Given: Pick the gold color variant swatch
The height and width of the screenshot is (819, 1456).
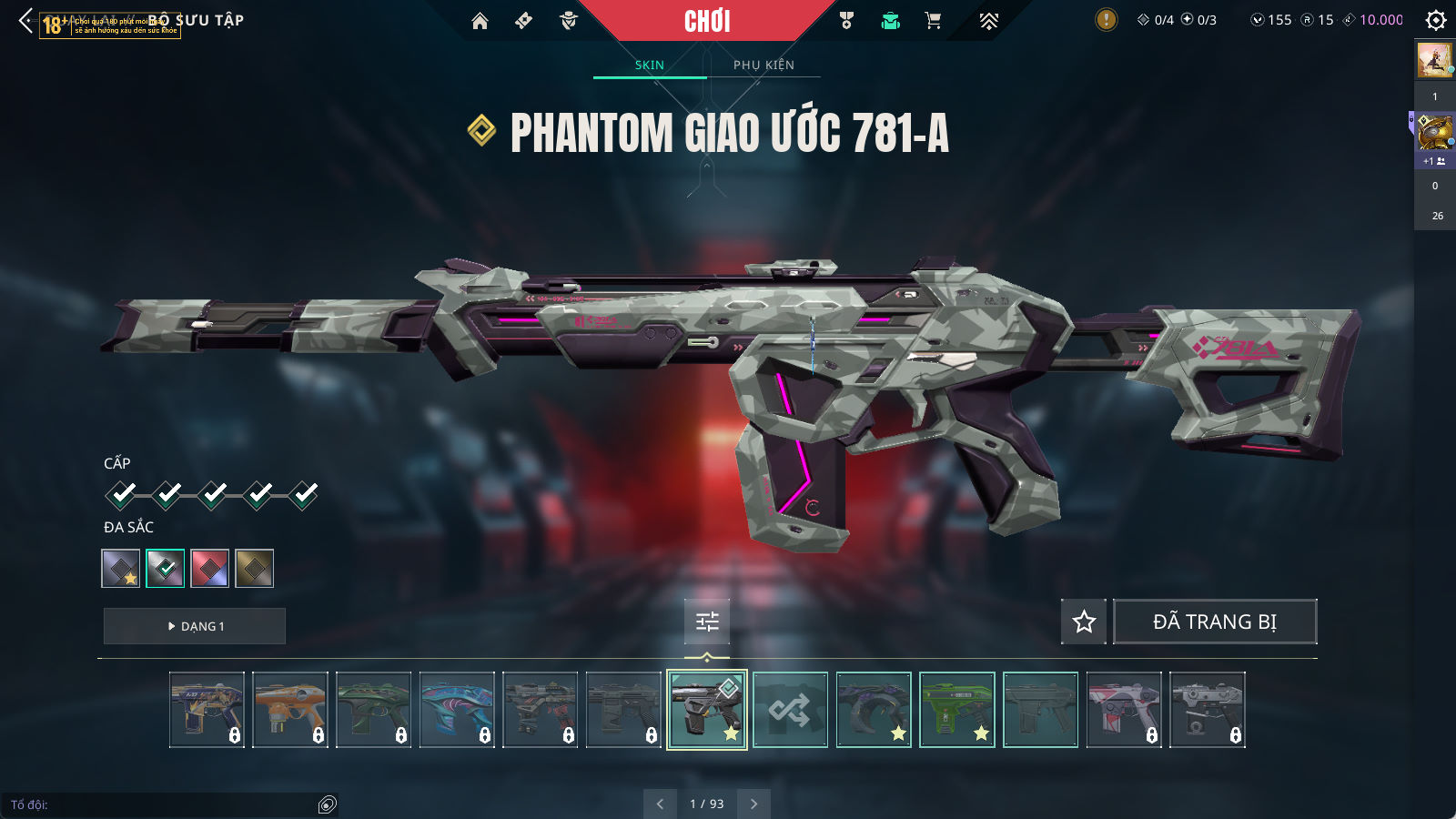Looking at the screenshot, I should [254, 569].
